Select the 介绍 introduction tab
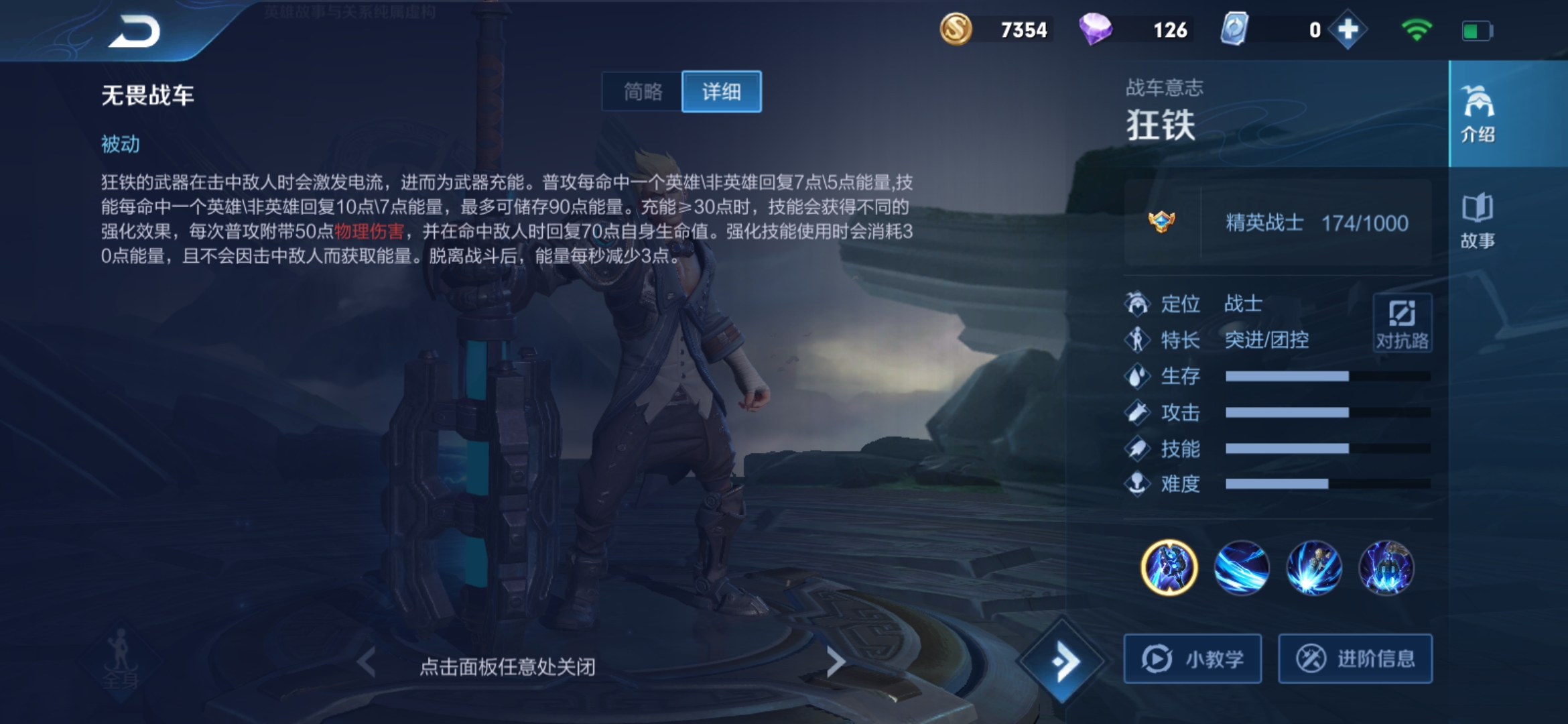The width and height of the screenshot is (1568, 724). pyautogui.click(x=1479, y=114)
